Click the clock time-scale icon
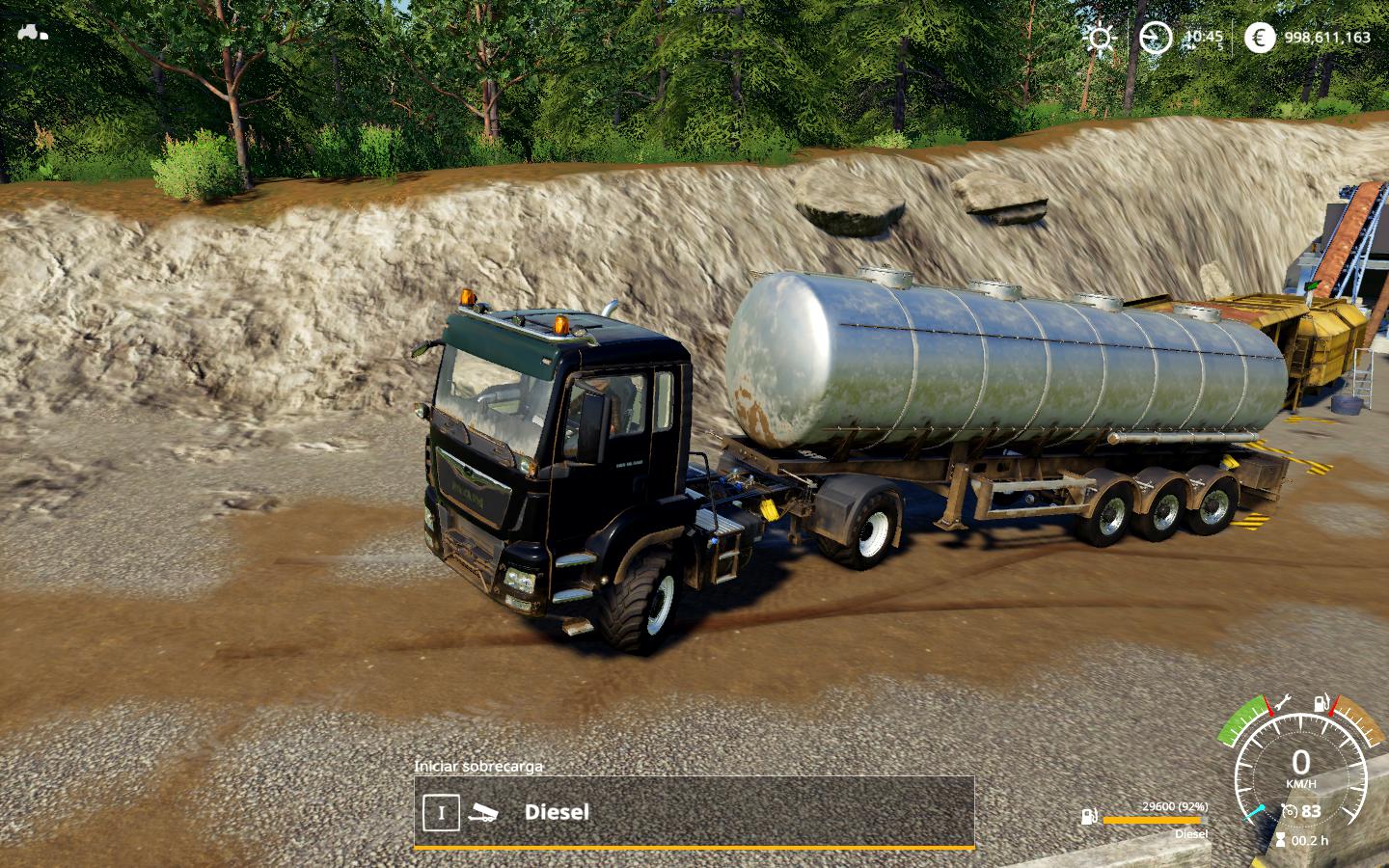Screen dimensions: 1389x868 1154,38
